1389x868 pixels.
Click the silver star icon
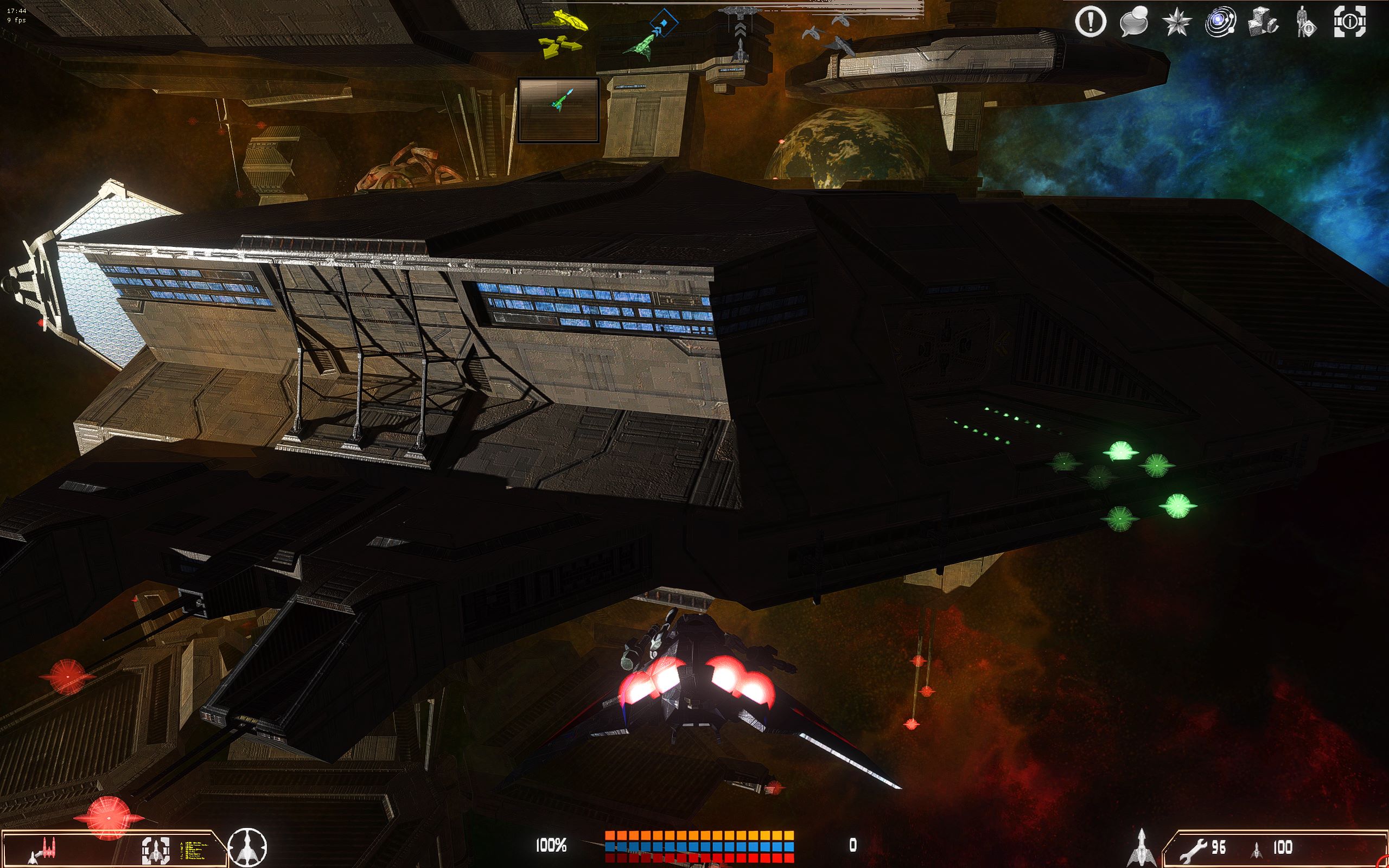tap(1177, 23)
